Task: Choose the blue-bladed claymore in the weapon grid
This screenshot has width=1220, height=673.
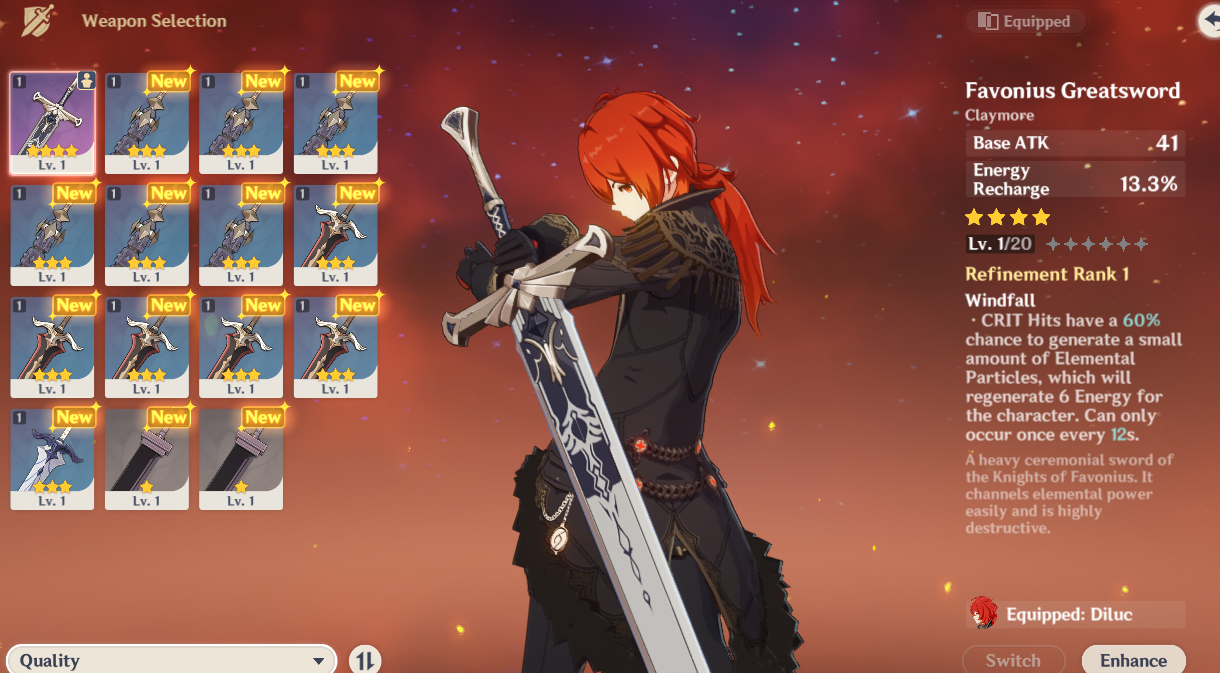Action: pyautogui.click(x=52, y=459)
